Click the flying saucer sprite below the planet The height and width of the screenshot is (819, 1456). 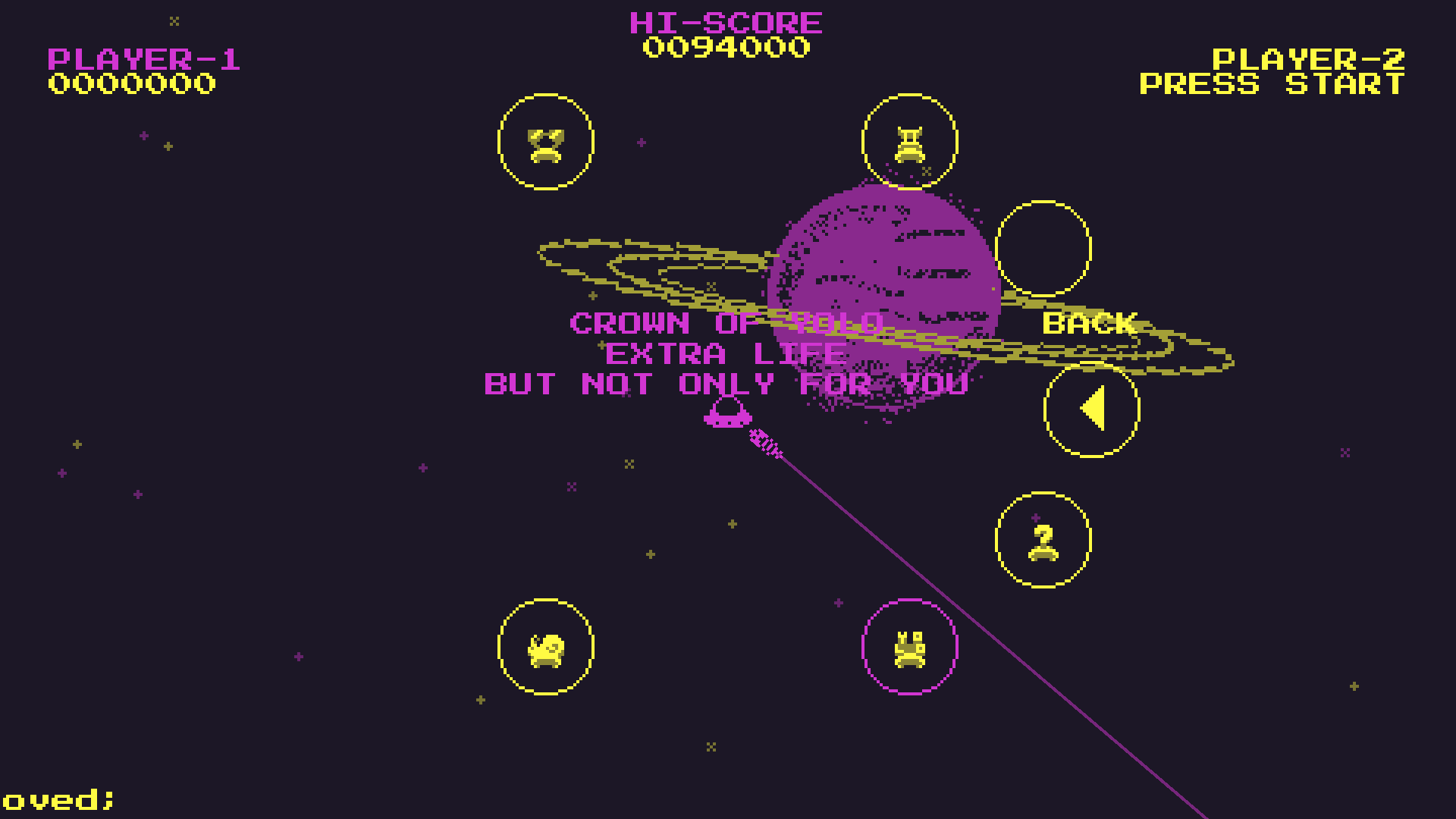pos(727,416)
